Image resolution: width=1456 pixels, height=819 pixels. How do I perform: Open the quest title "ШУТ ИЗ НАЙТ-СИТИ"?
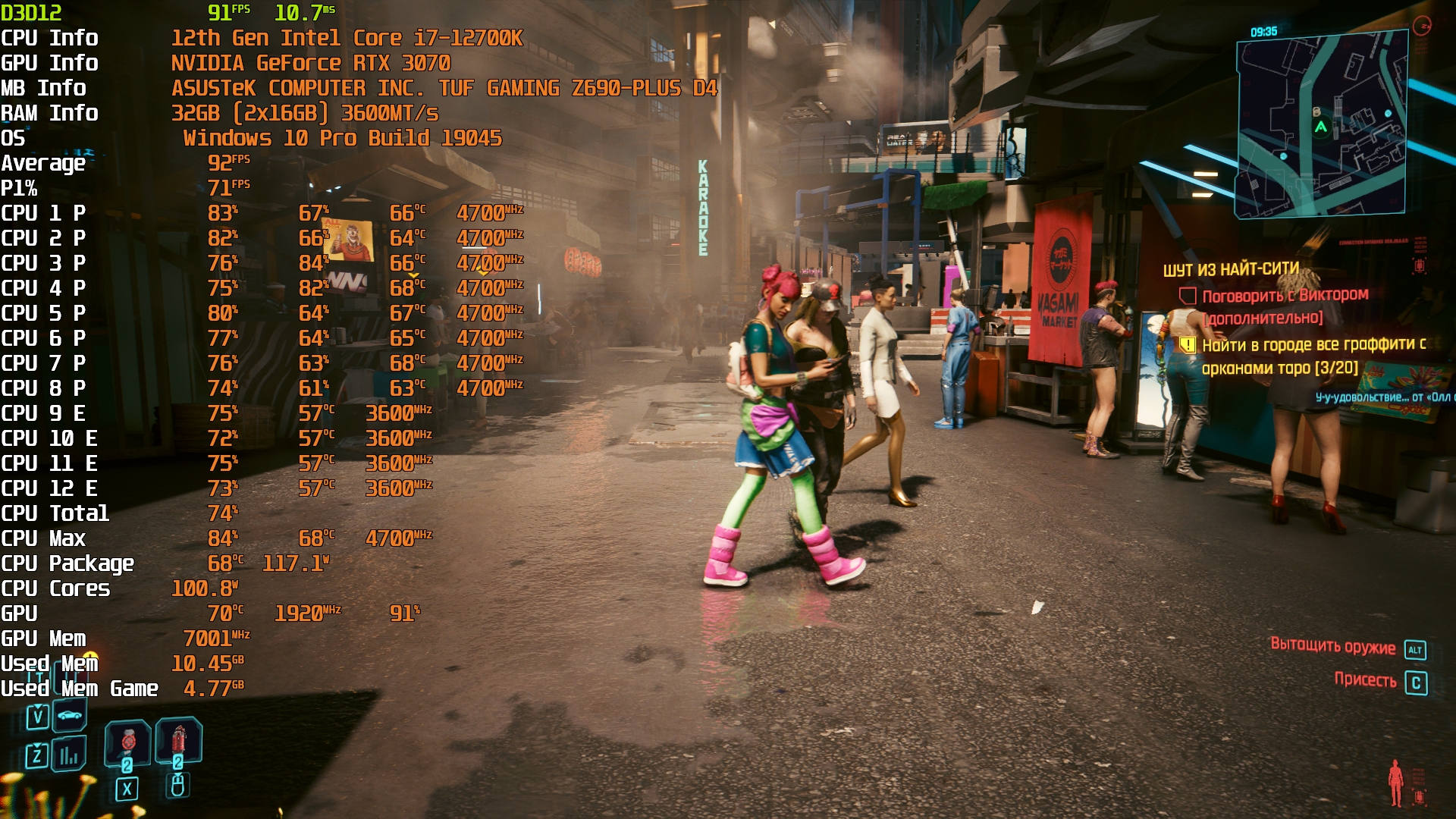pyautogui.click(x=1231, y=270)
